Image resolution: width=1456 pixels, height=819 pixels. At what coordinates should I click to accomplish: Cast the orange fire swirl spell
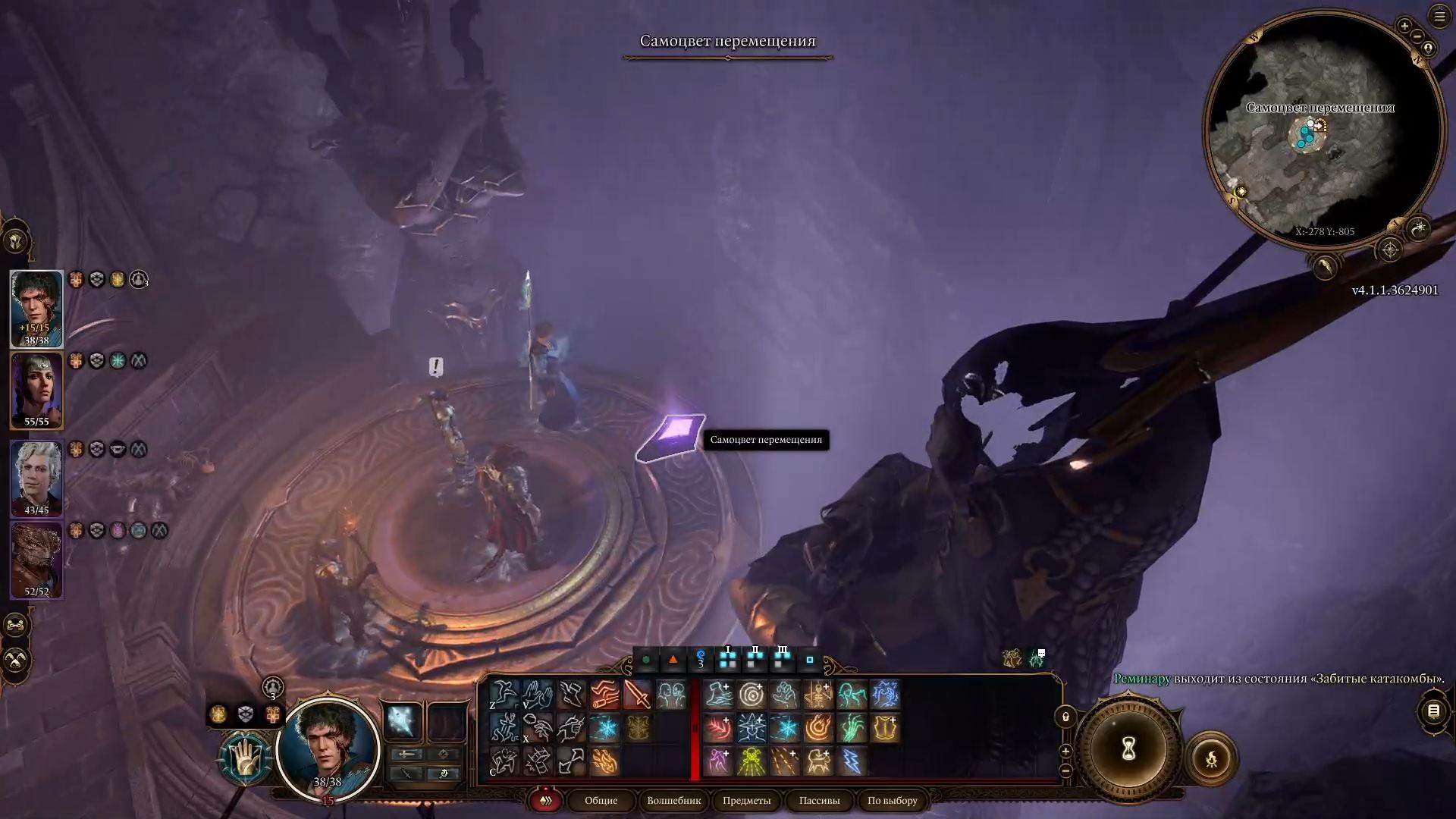pyautogui.click(x=818, y=728)
